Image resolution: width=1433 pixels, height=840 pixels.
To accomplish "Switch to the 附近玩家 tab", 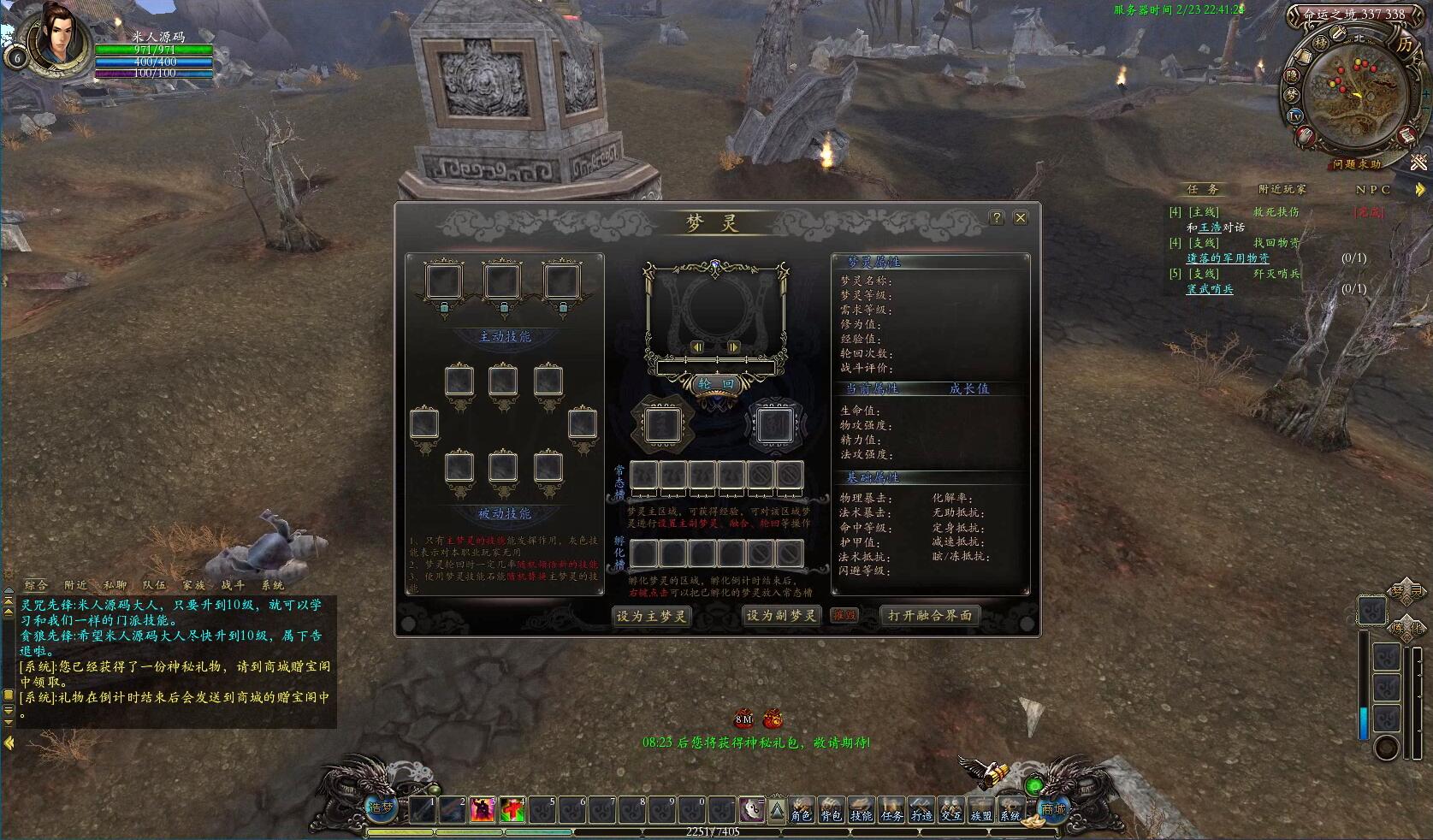I will tap(1282, 189).
